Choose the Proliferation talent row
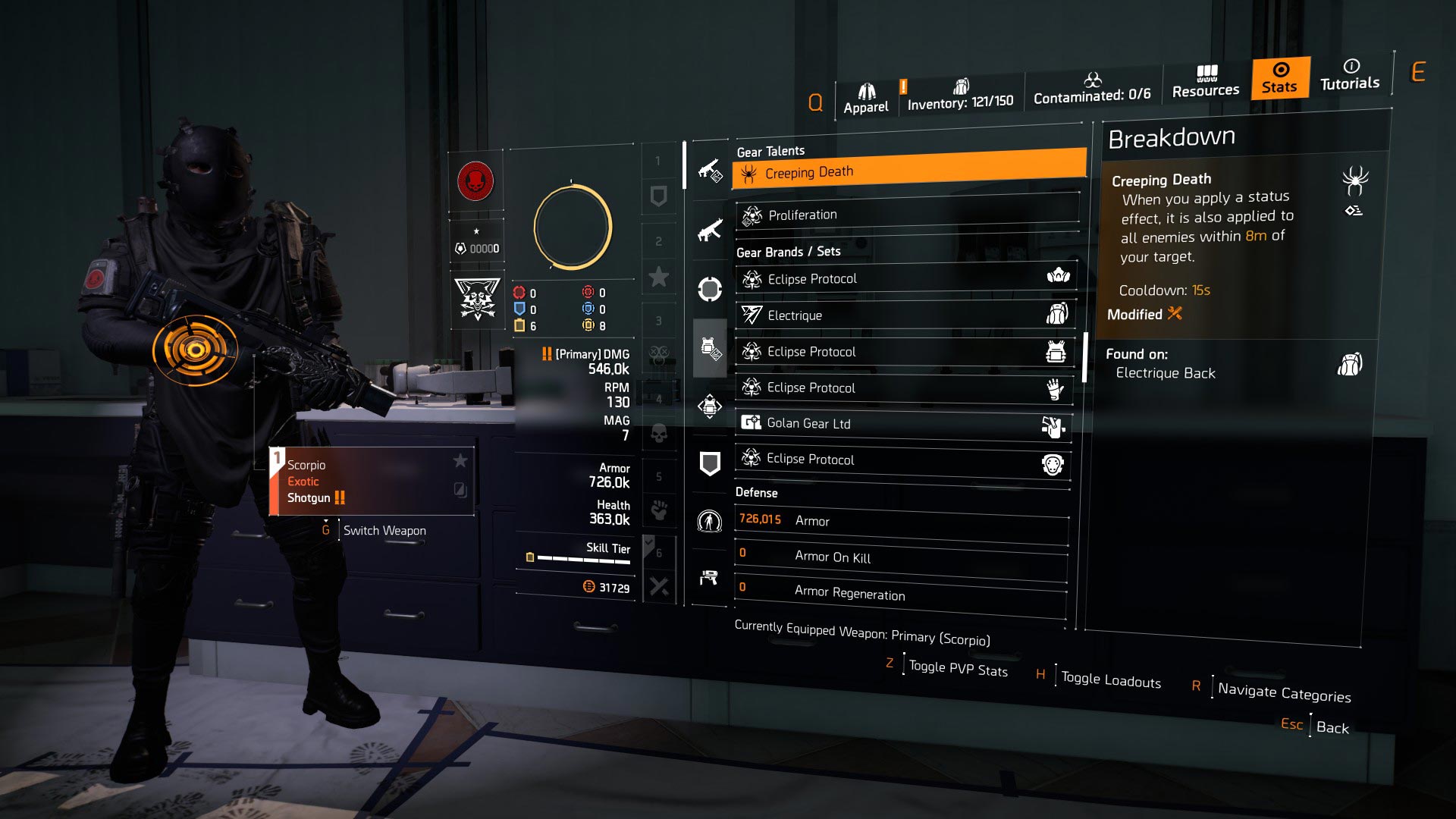This screenshot has width=1456, height=819. (907, 215)
